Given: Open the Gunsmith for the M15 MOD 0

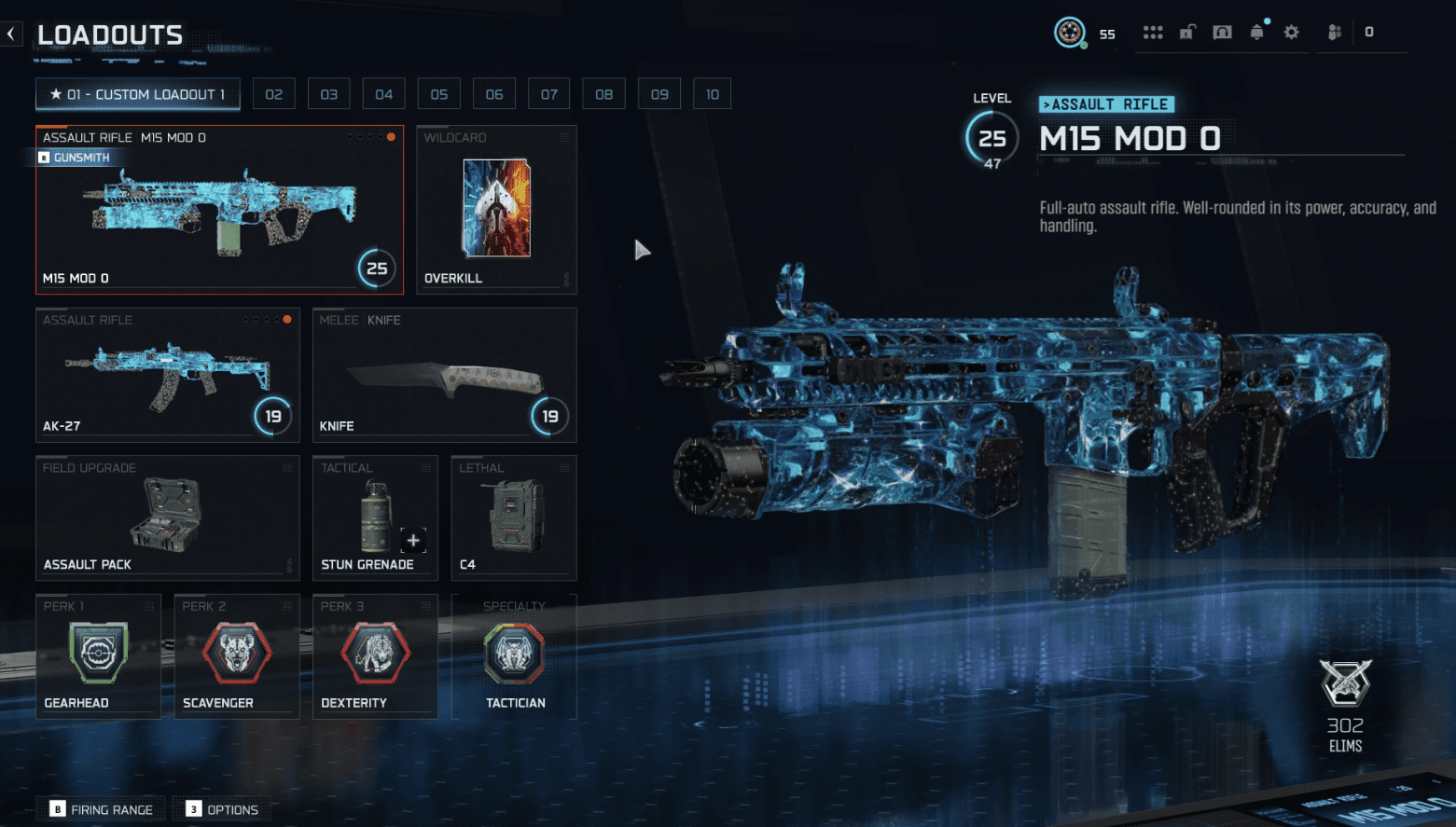Looking at the screenshot, I should click(x=75, y=158).
